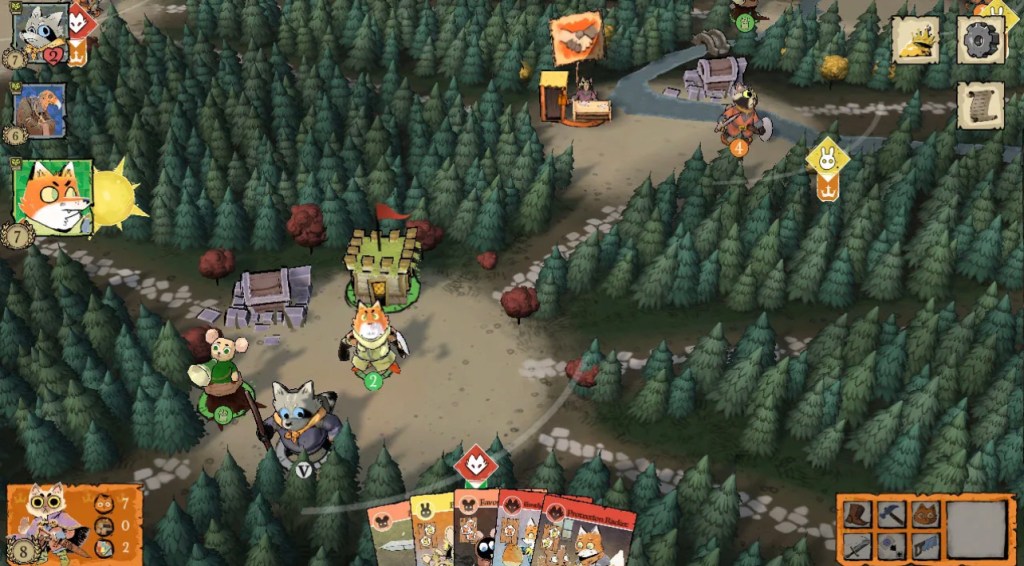
Task: Select the Eyrie bird player portrait
Action: [41, 110]
